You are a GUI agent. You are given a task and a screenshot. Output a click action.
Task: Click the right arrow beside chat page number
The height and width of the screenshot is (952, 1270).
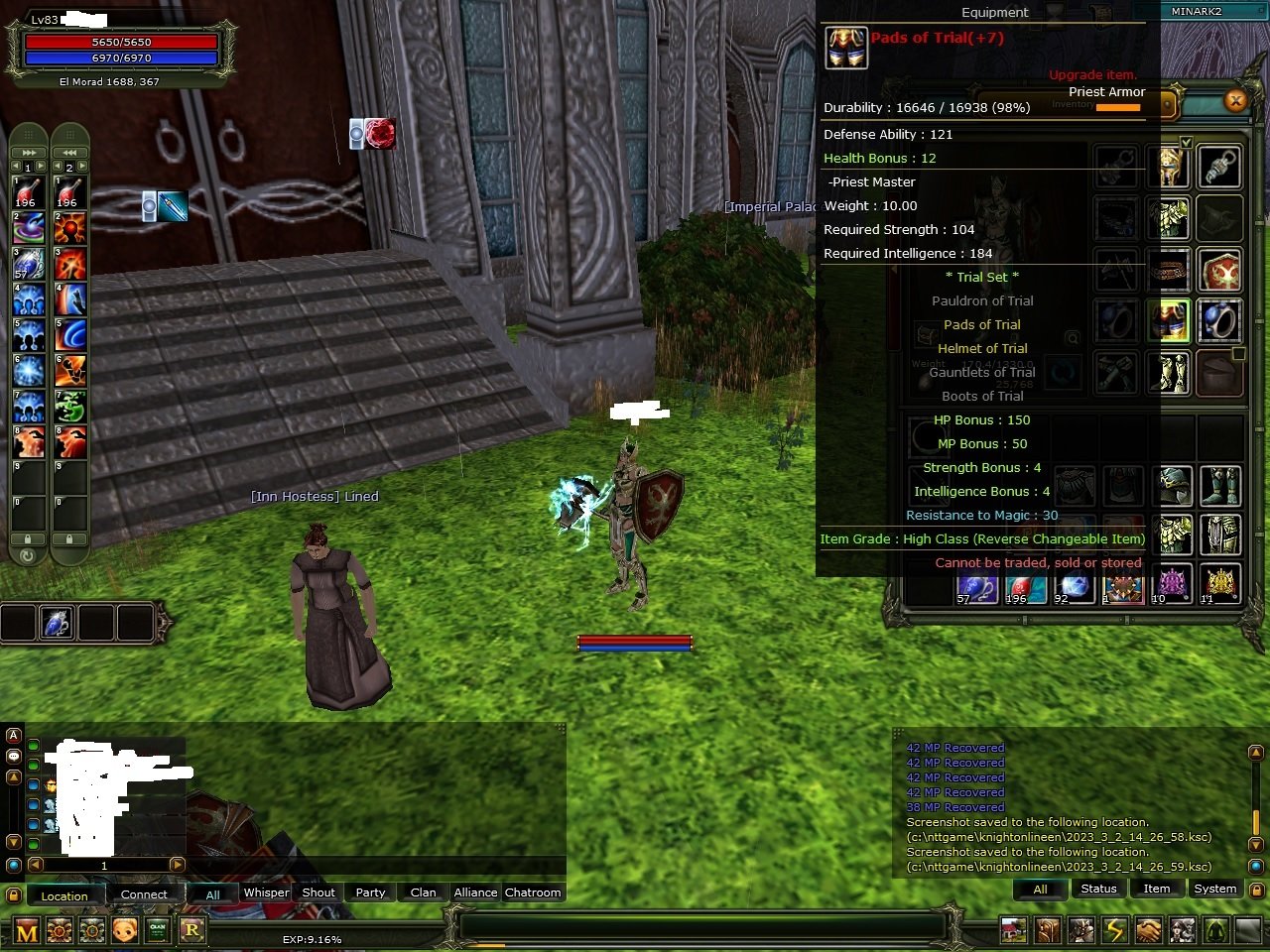tap(180, 865)
